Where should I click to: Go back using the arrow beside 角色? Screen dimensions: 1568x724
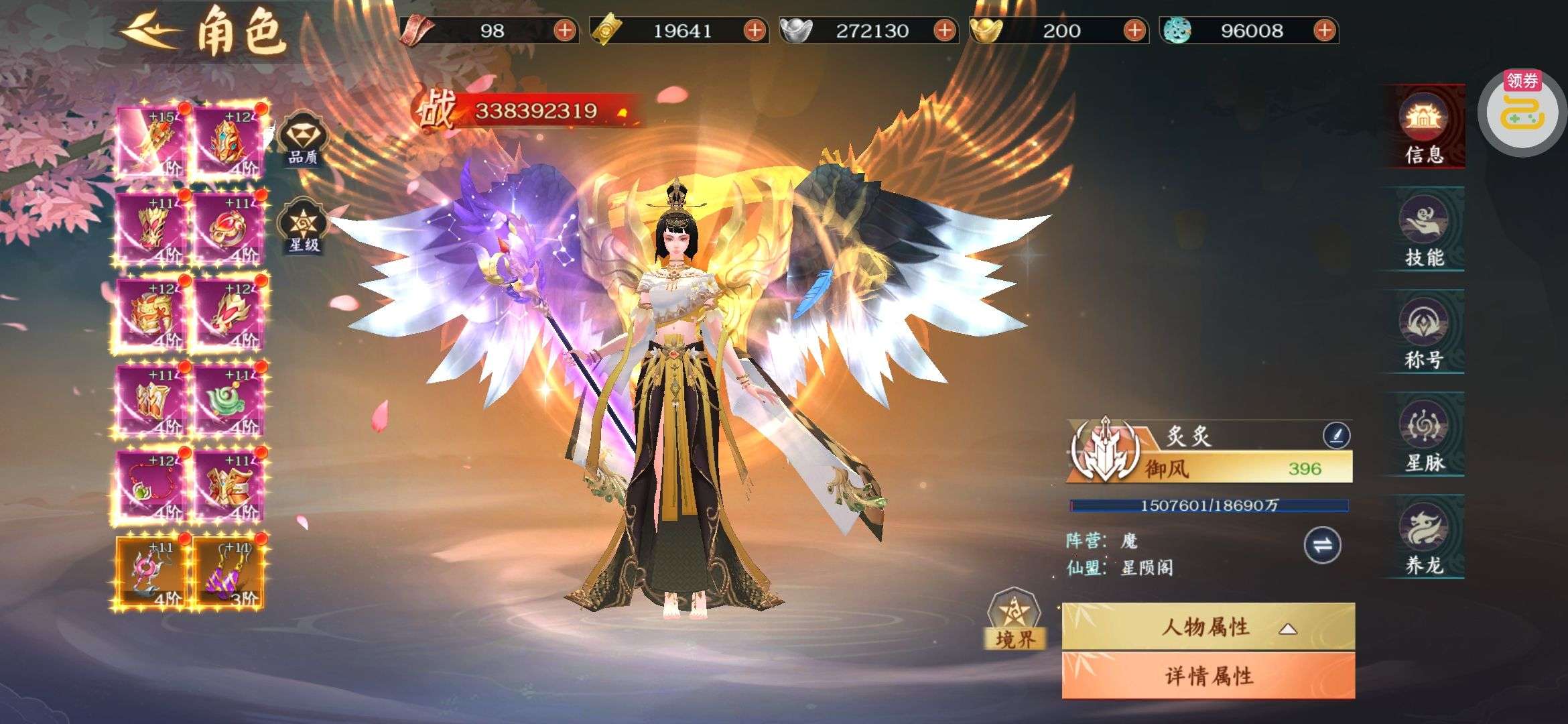click(x=149, y=30)
